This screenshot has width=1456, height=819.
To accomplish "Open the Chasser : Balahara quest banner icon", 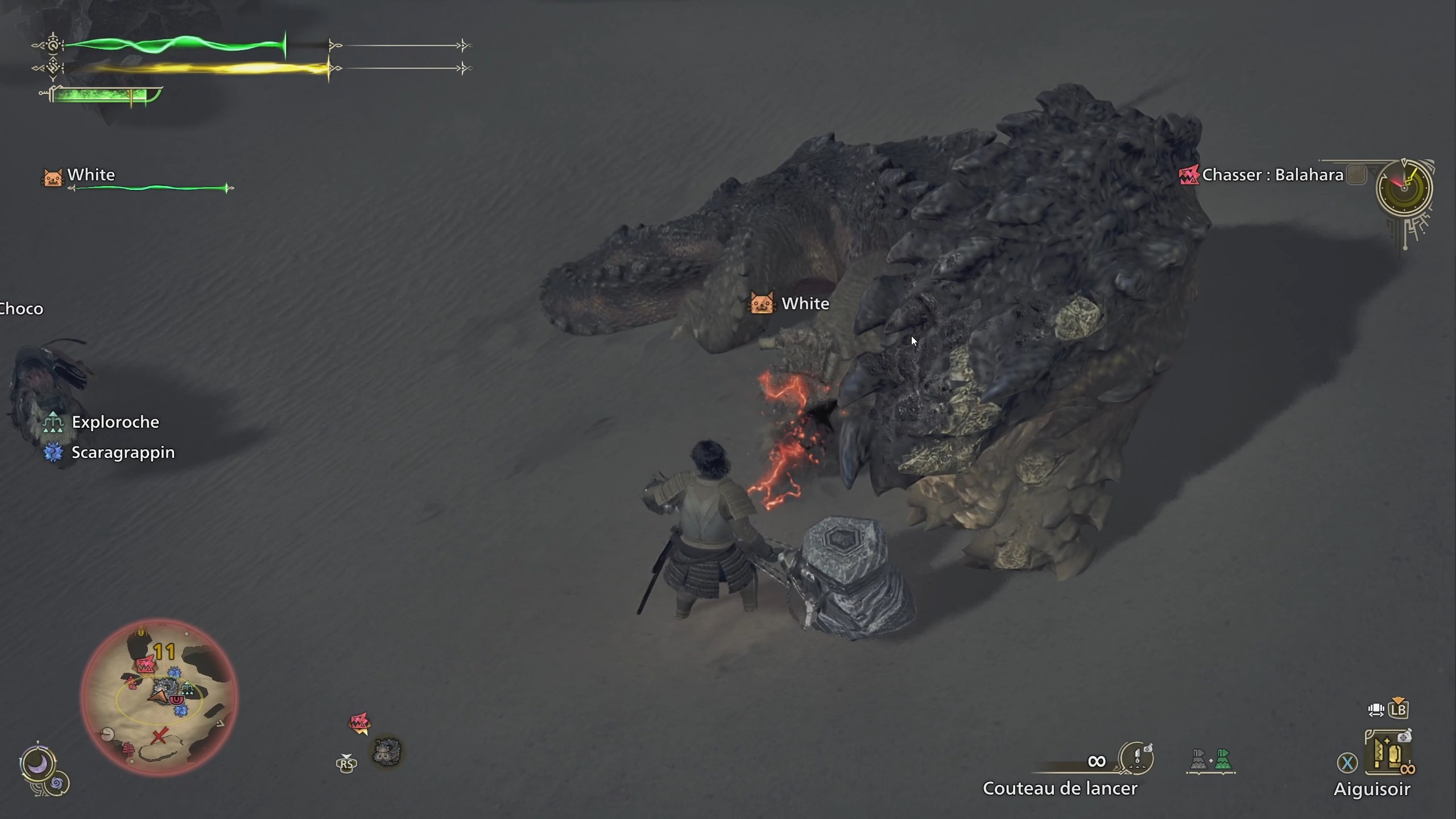I will point(1189,175).
